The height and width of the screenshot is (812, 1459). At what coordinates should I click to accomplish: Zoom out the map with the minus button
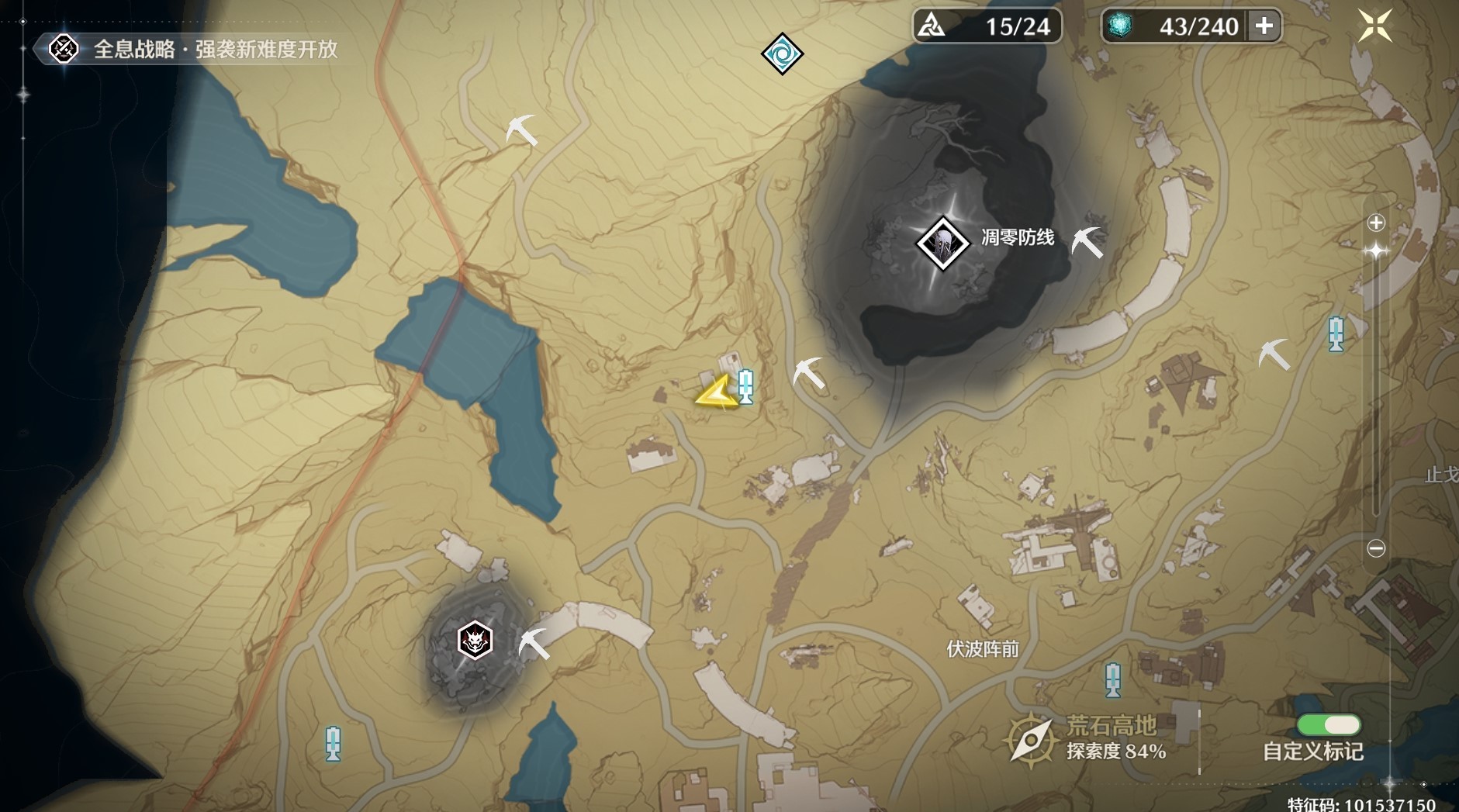tap(1376, 548)
